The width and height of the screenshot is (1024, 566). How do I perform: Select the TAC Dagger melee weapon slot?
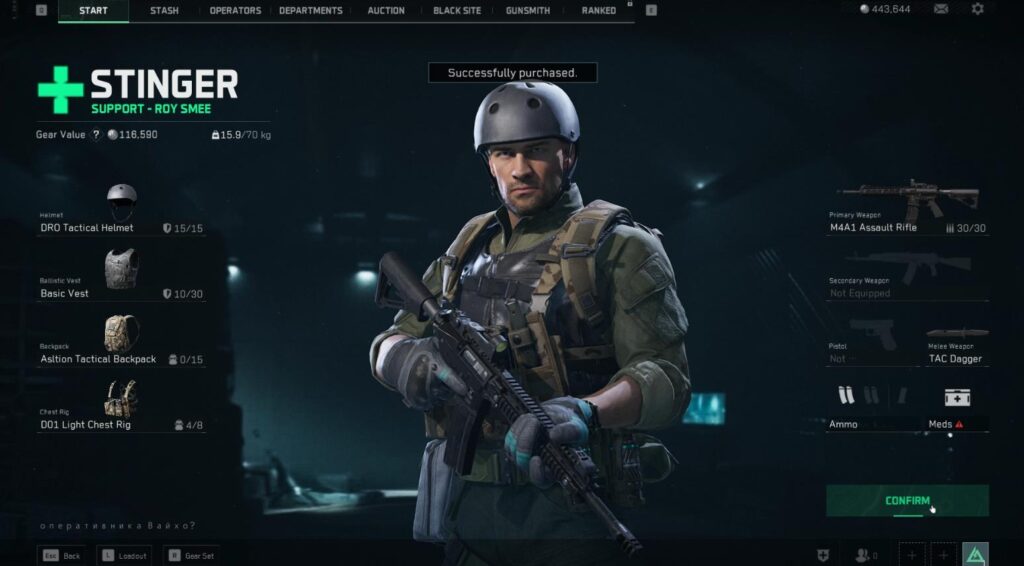point(957,345)
